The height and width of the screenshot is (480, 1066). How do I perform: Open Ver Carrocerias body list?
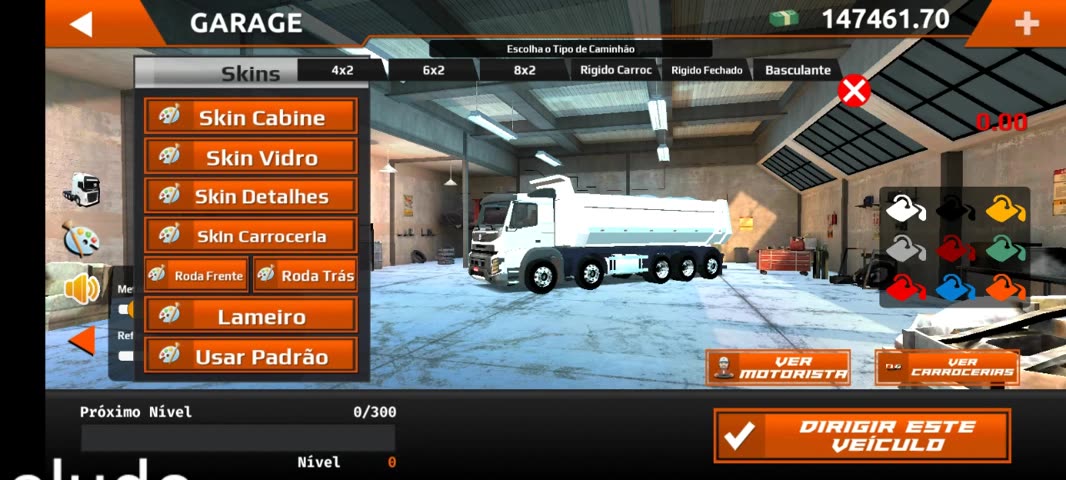[947, 367]
